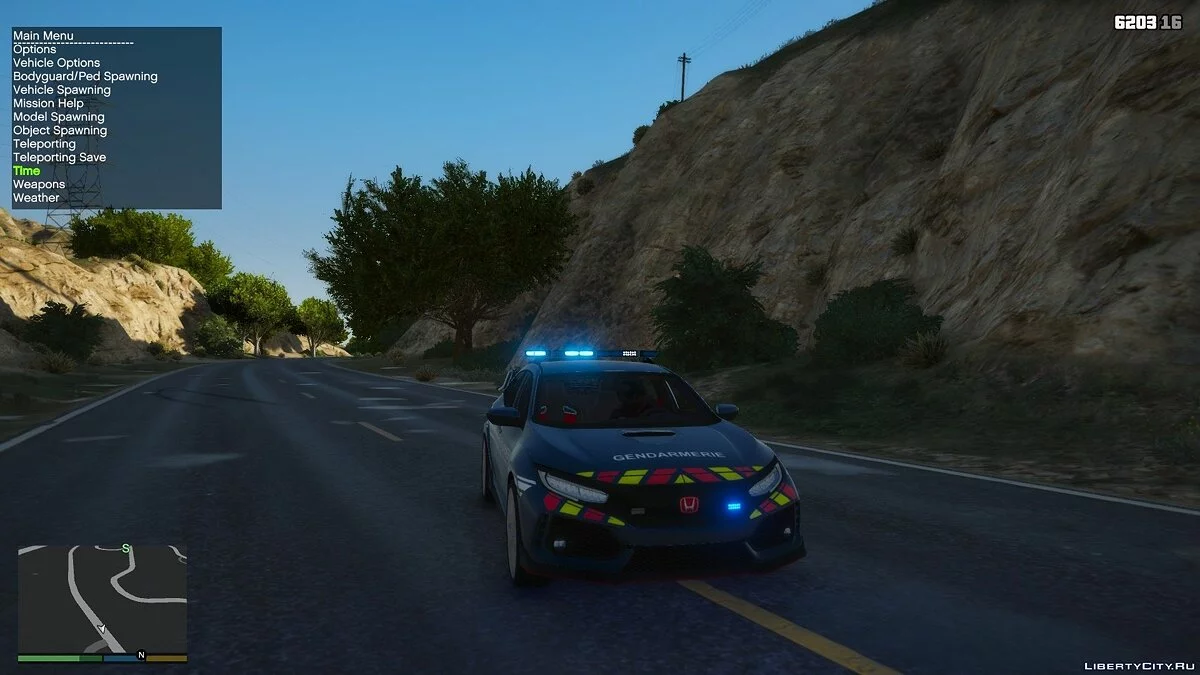This screenshot has height=675, width=1200.
Task: Select Vehicle Options in trainer menu
Action: 56,63
